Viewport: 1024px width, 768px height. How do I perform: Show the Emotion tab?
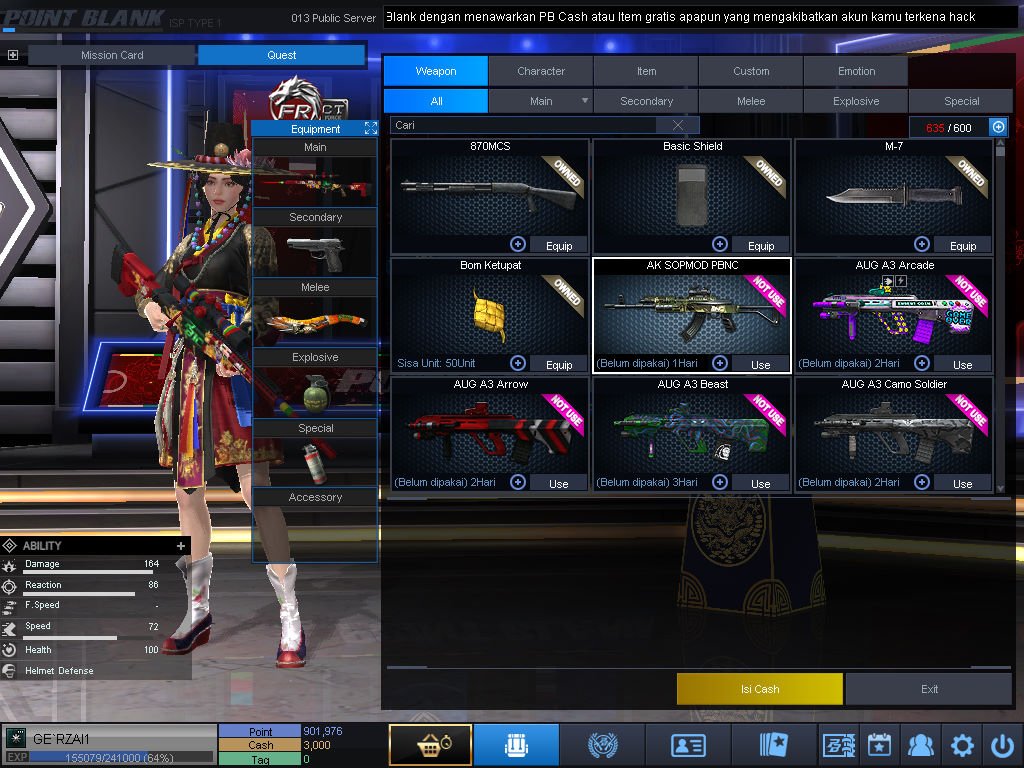point(856,71)
